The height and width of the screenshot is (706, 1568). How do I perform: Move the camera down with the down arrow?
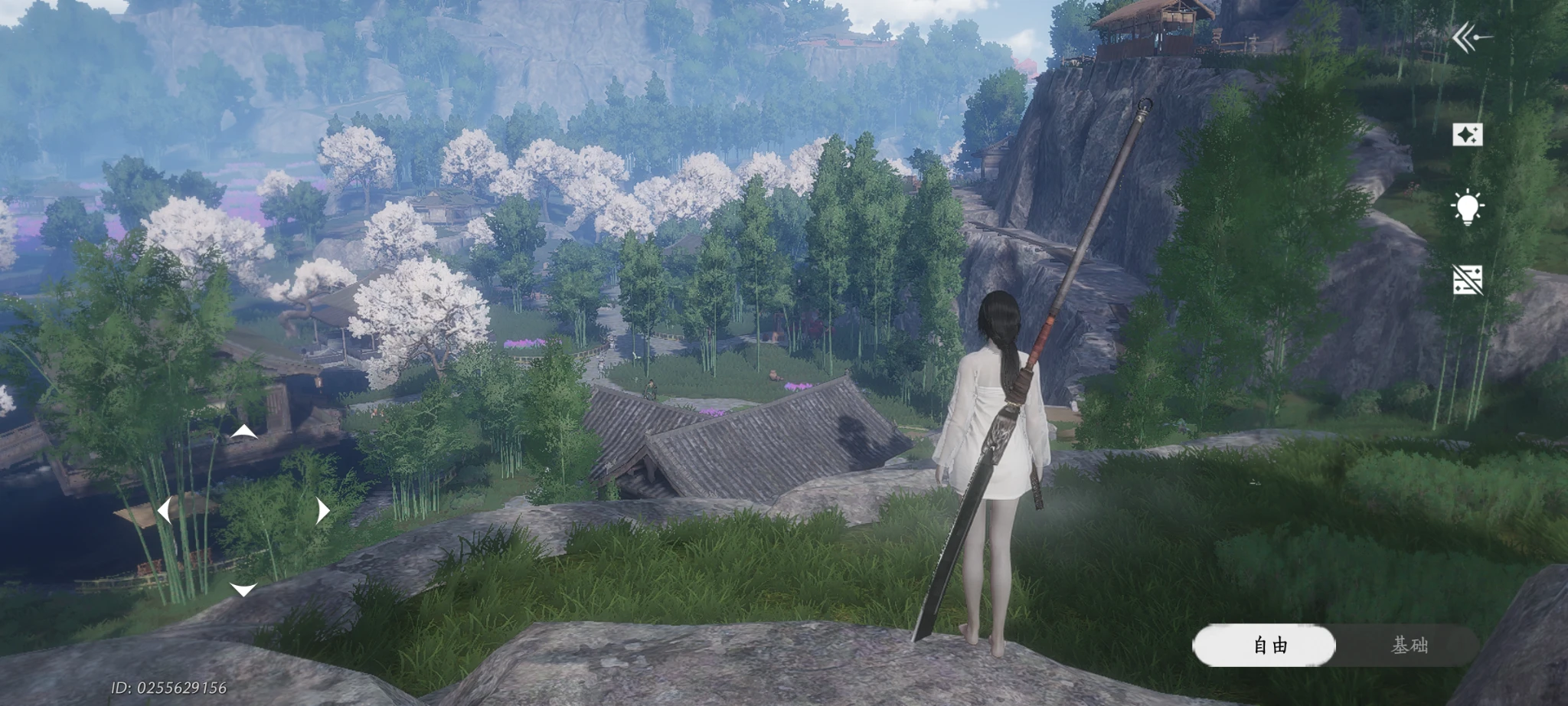pos(243,589)
